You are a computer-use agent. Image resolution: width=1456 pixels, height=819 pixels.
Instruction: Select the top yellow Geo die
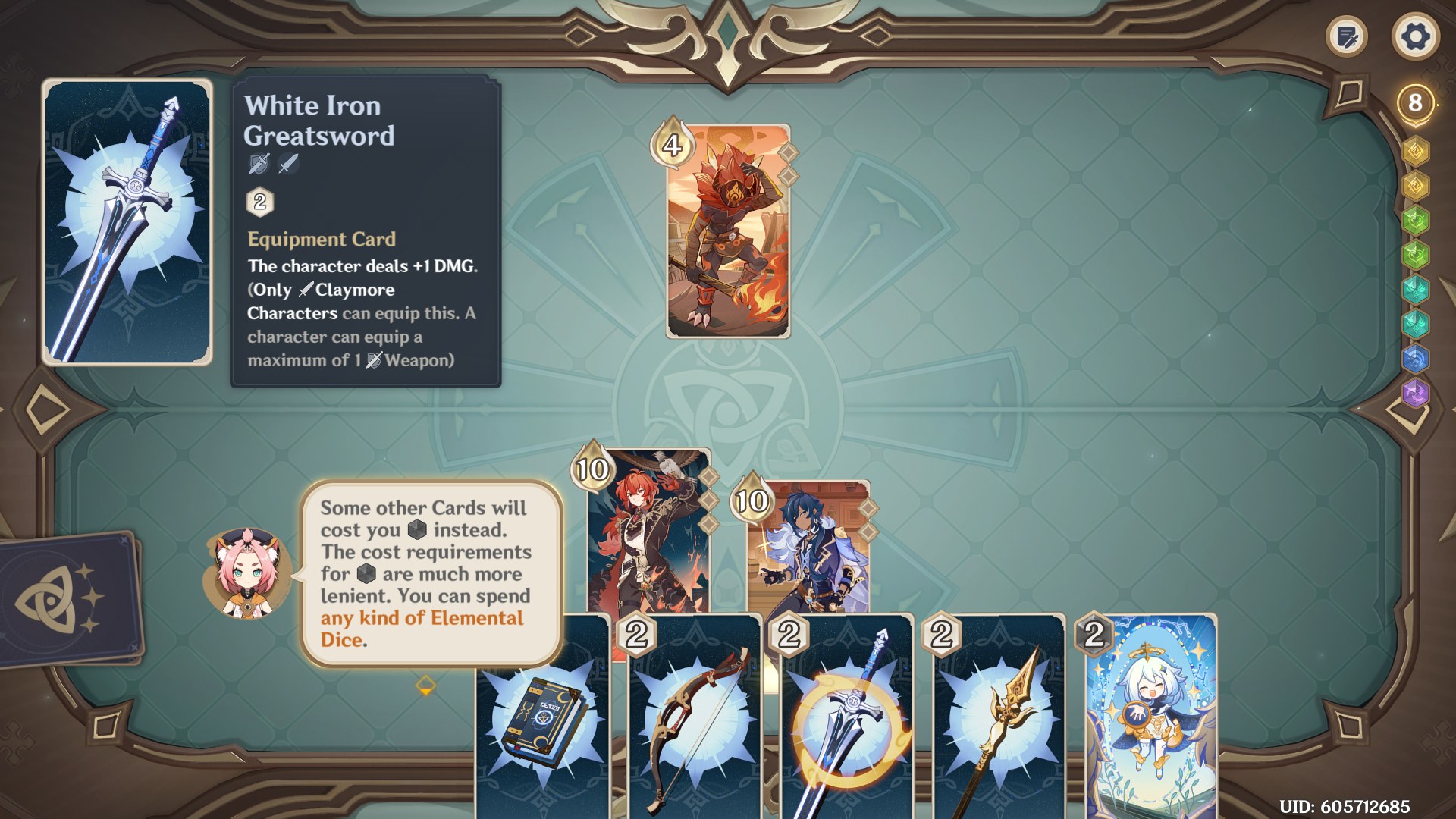click(1415, 151)
